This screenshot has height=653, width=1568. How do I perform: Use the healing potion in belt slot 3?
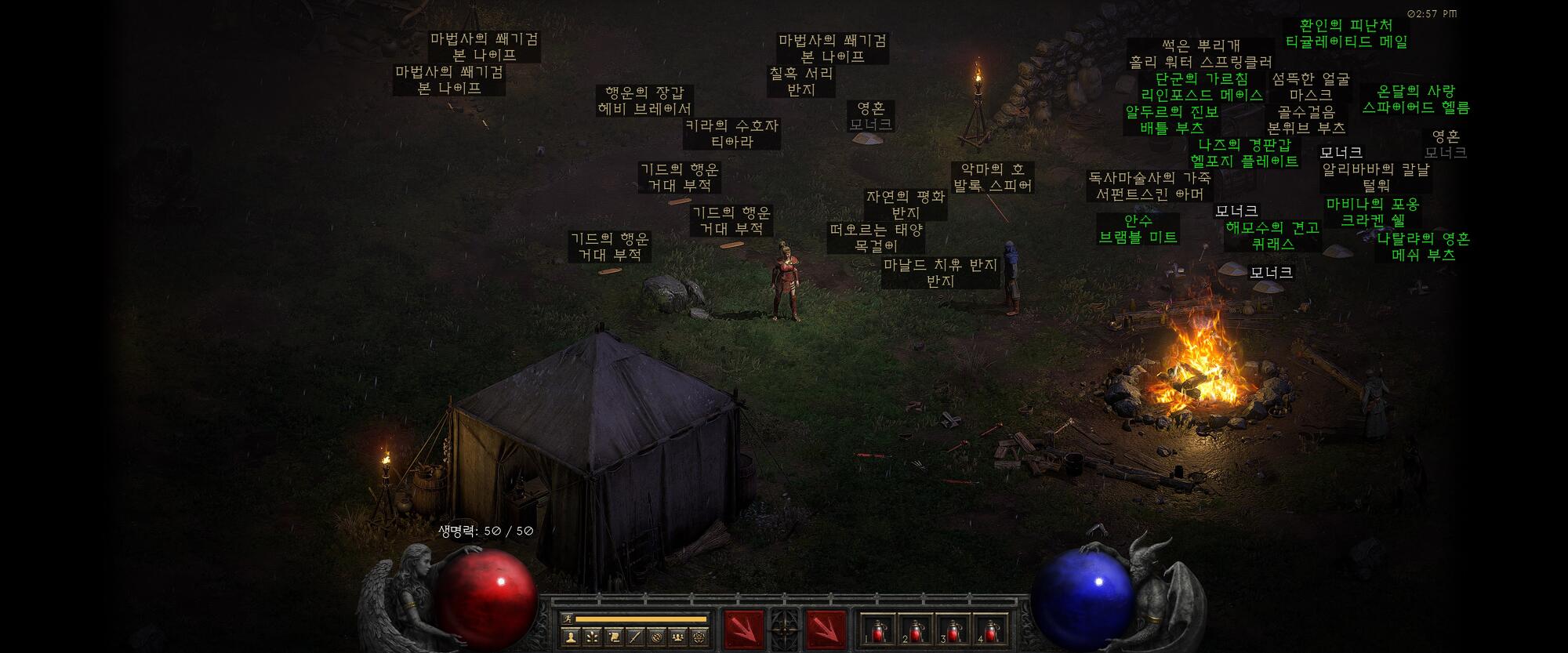tap(953, 629)
